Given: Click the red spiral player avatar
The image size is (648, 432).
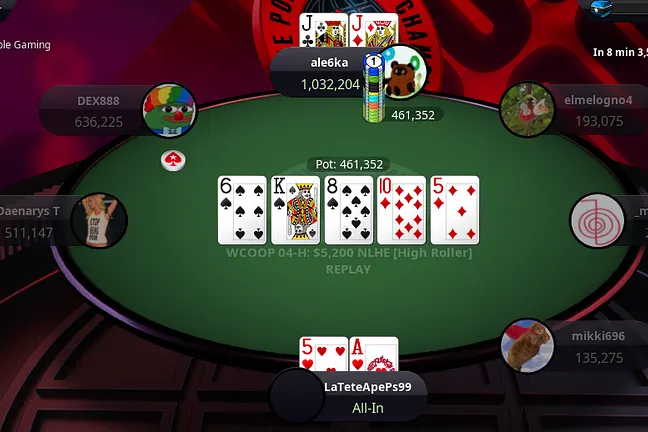Looking at the screenshot, I should point(597,219).
